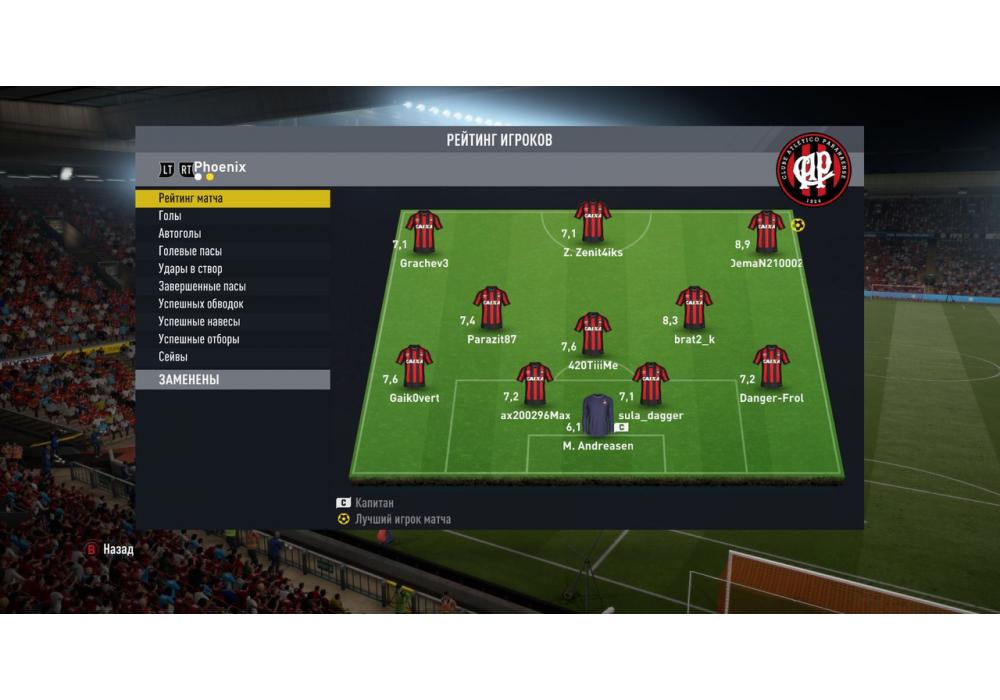Pick the best-rated player DemaN210002
The width and height of the screenshot is (1000, 700).
pos(766,232)
